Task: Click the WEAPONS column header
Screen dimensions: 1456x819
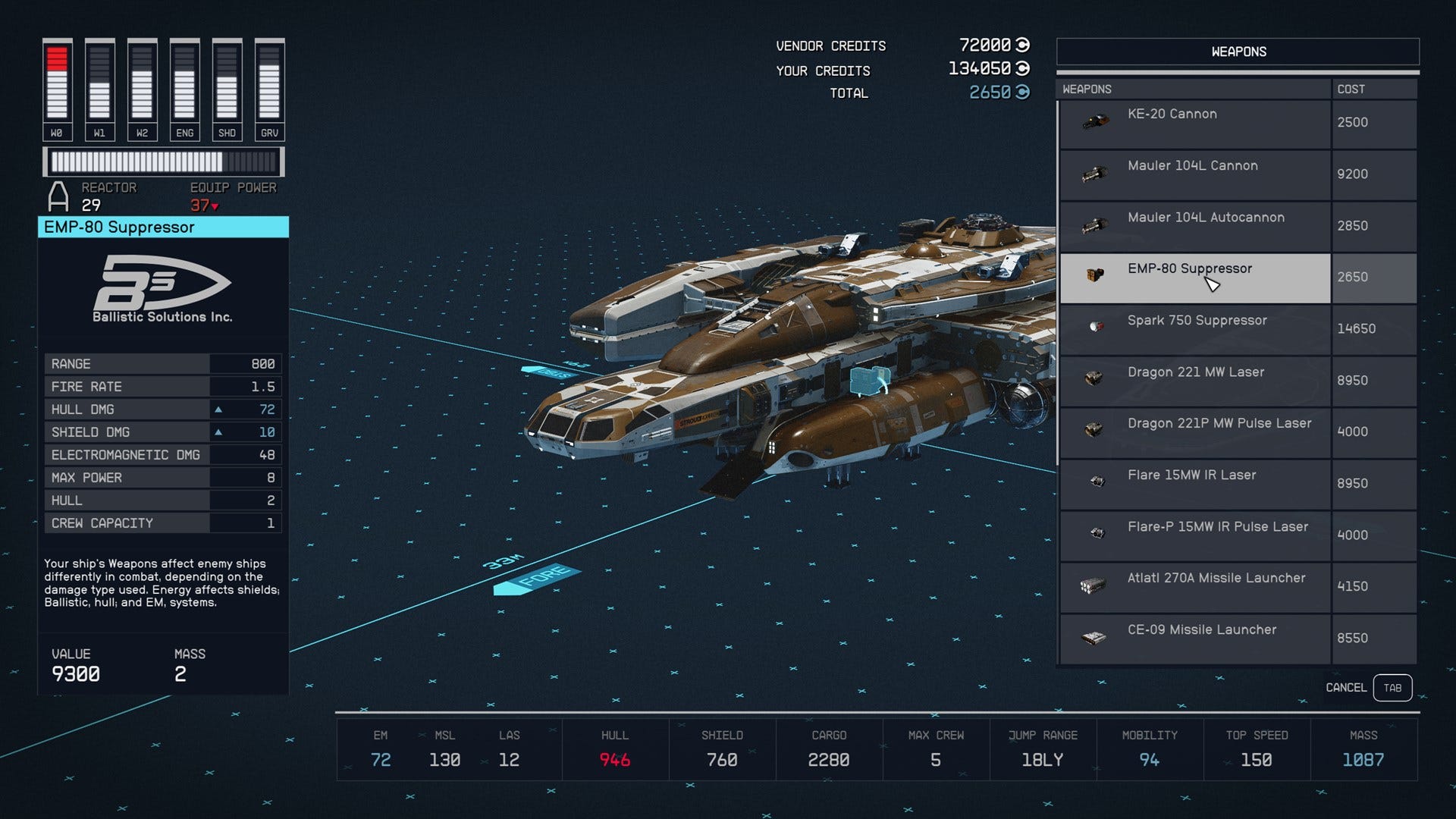Action: pos(1087,89)
